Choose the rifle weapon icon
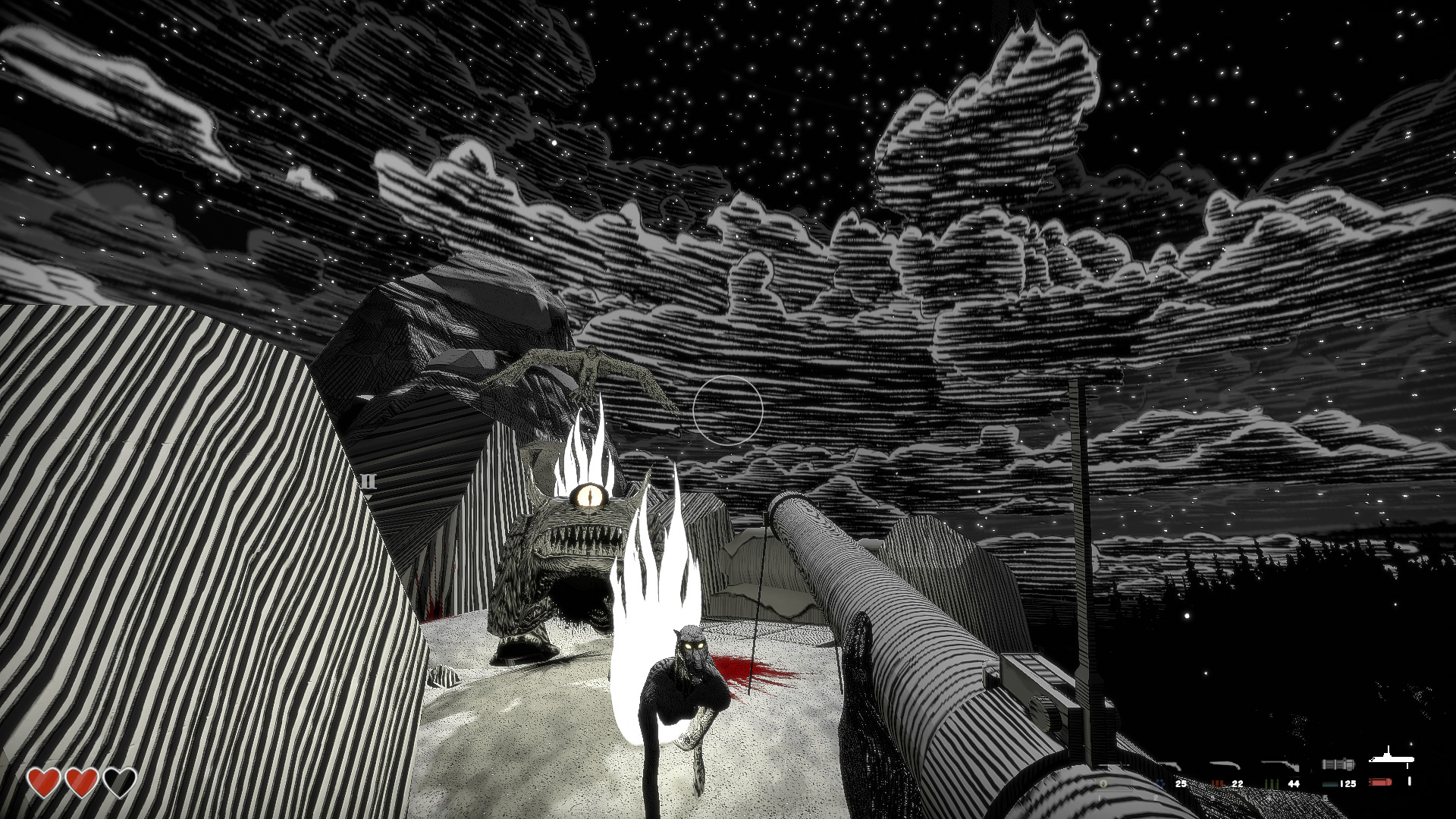Viewport: 1456px width, 819px height. tap(1279, 764)
